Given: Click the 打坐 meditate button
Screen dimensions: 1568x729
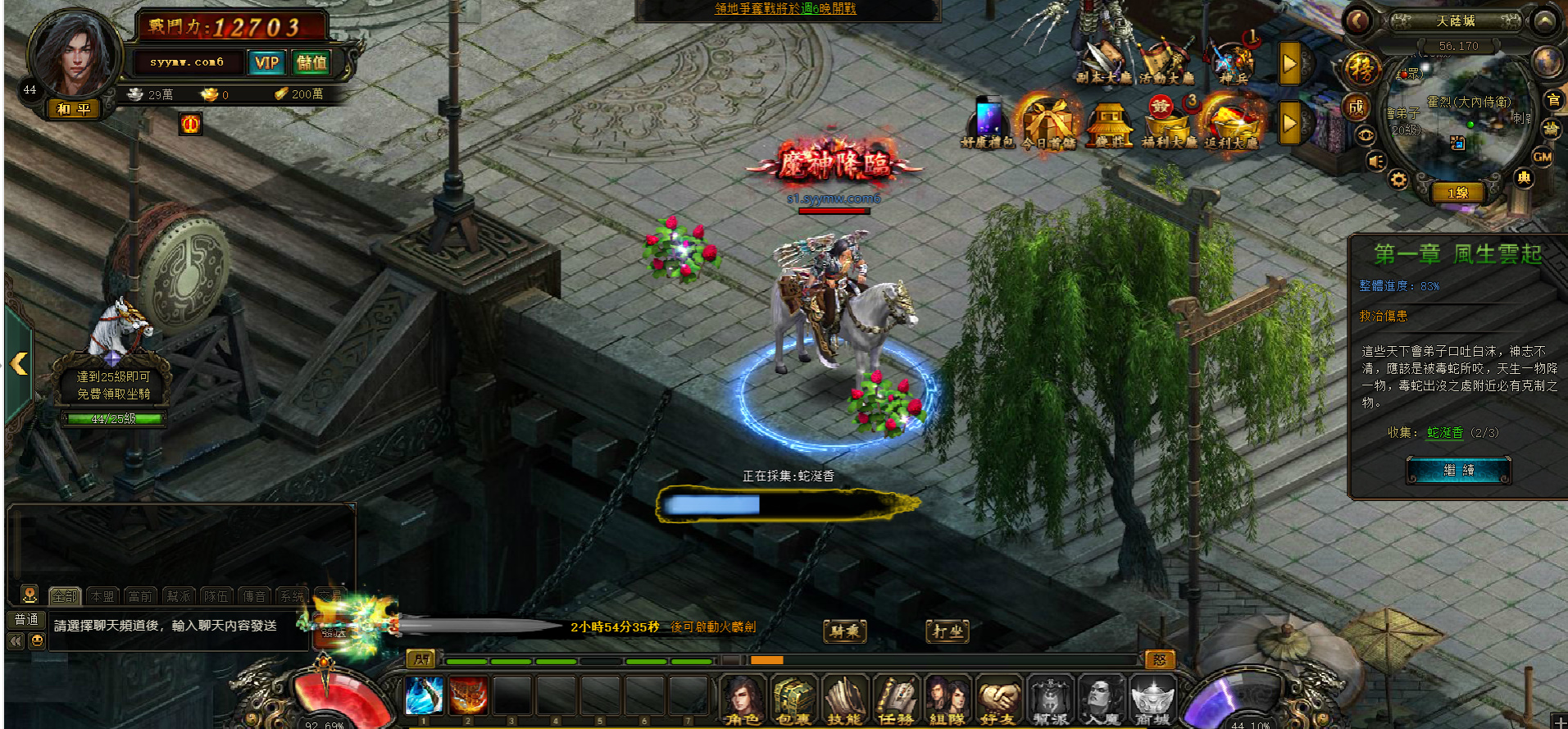Looking at the screenshot, I should pyautogui.click(x=948, y=631).
